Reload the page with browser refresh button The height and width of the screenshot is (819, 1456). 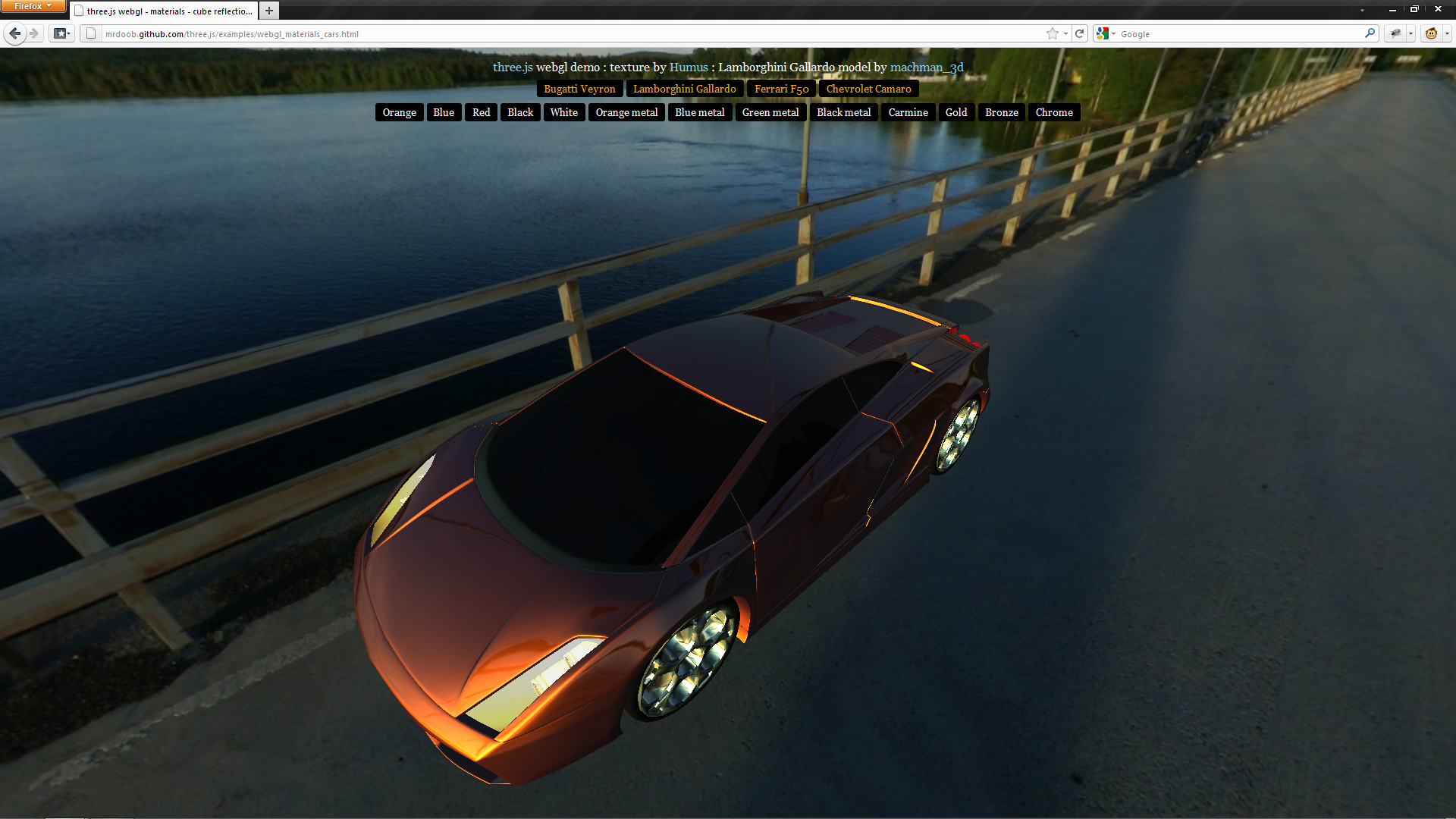tap(1080, 33)
